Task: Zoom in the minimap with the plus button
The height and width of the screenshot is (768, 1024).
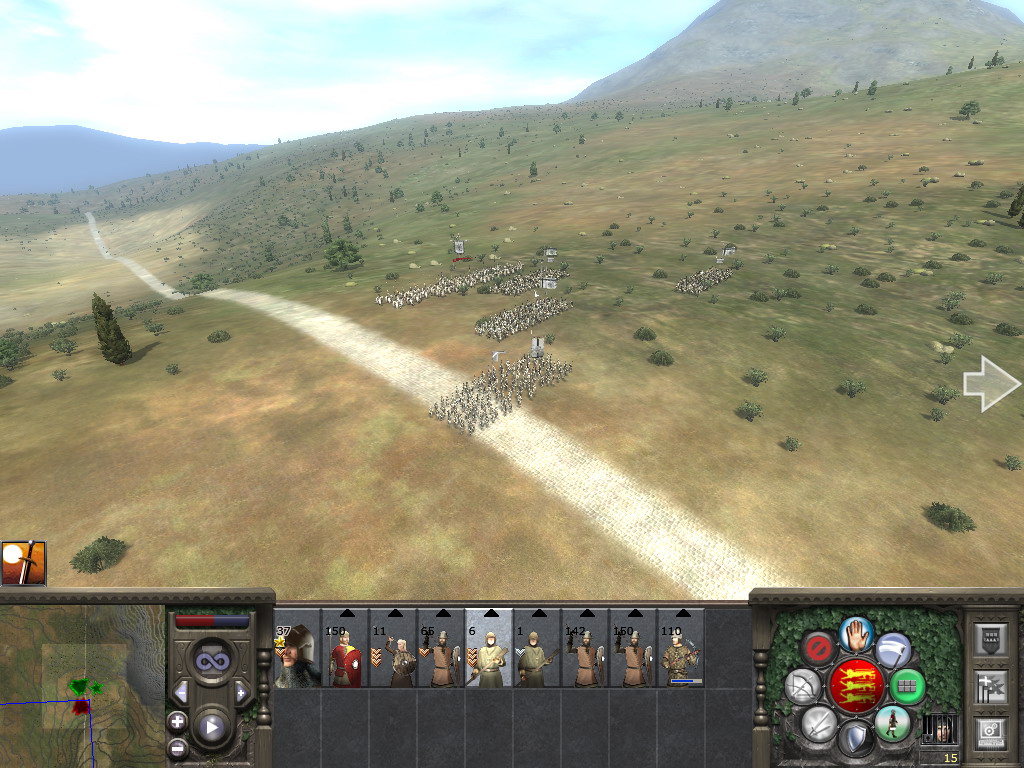Action: 177,721
